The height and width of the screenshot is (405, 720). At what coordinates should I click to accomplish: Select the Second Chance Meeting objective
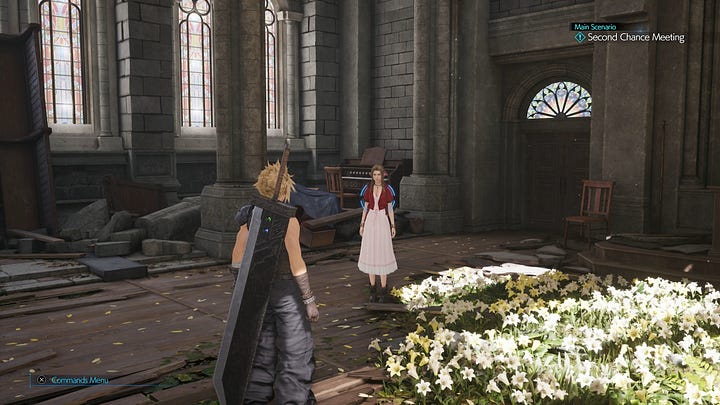(635, 38)
